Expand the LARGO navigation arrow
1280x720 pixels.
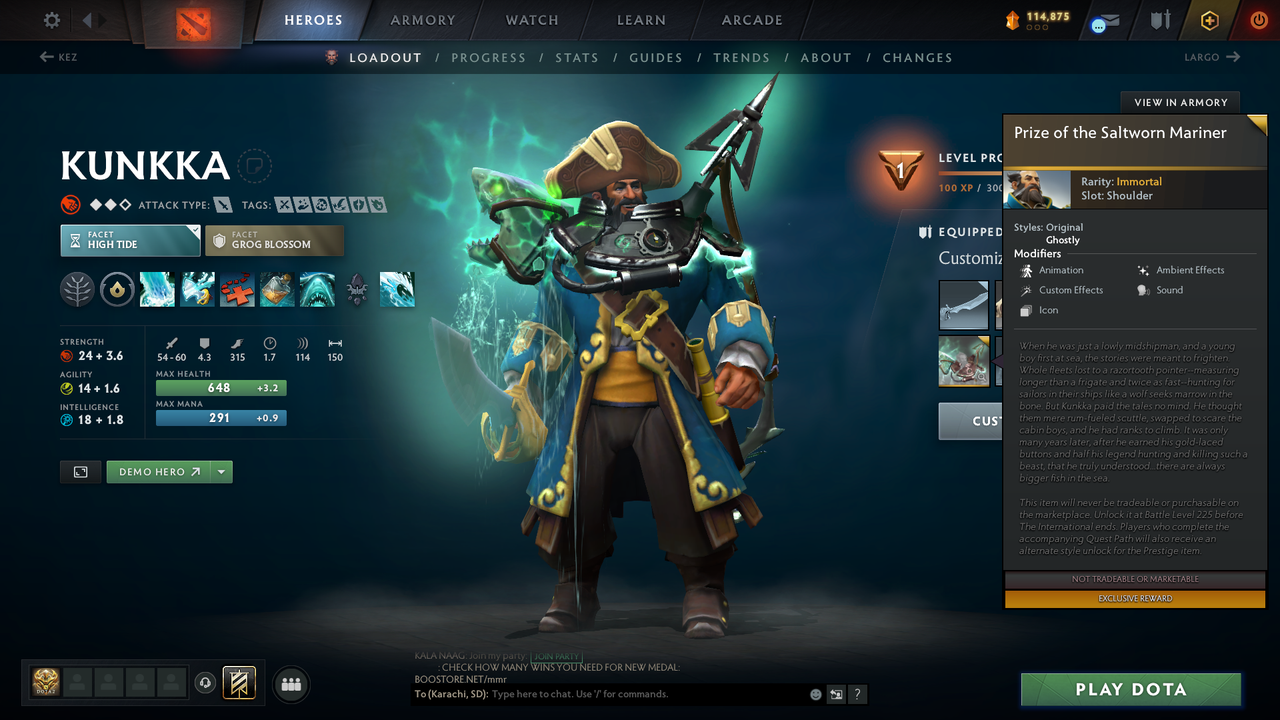tap(1235, 57)
